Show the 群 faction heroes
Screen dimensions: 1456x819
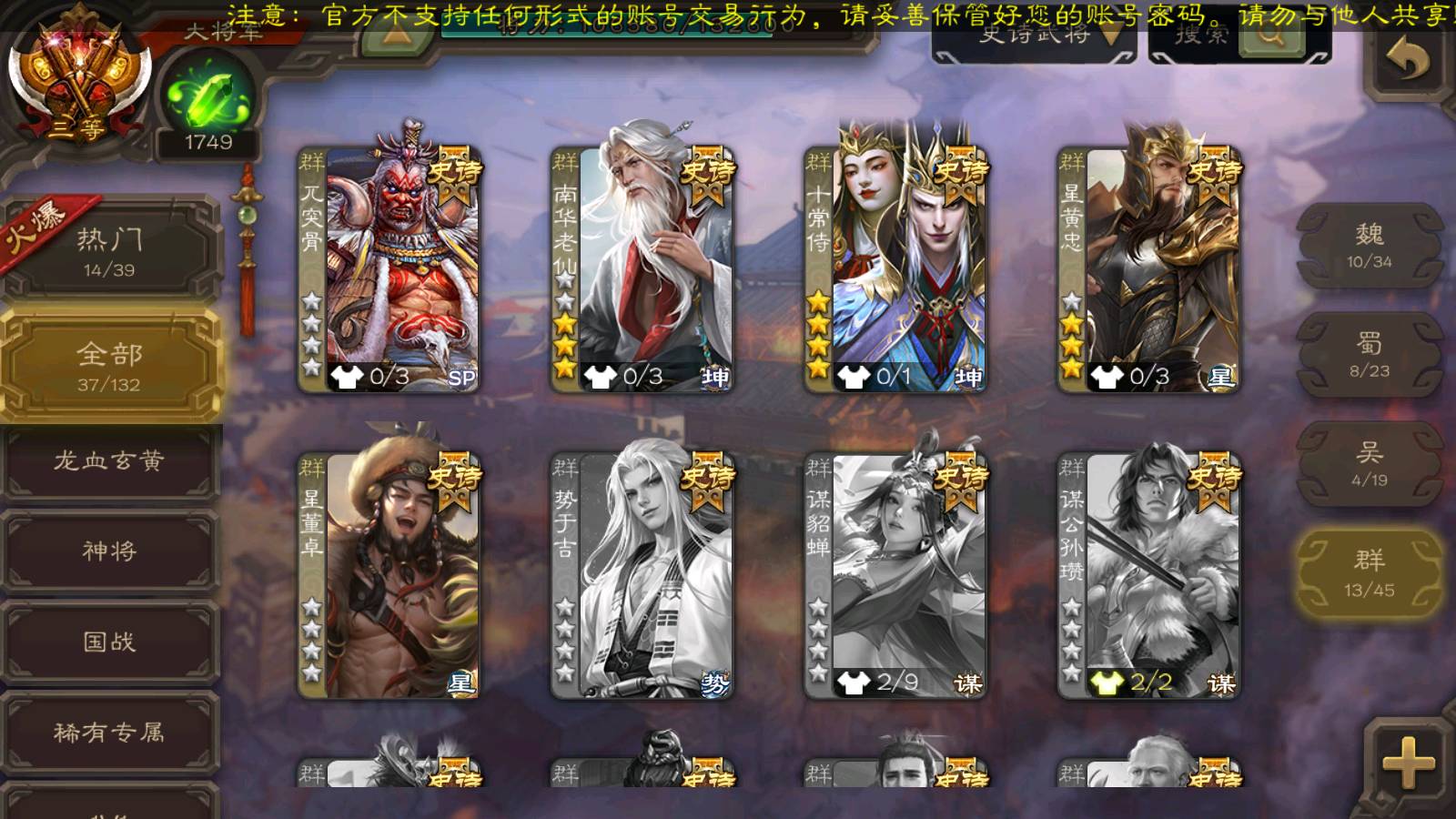1370,573
